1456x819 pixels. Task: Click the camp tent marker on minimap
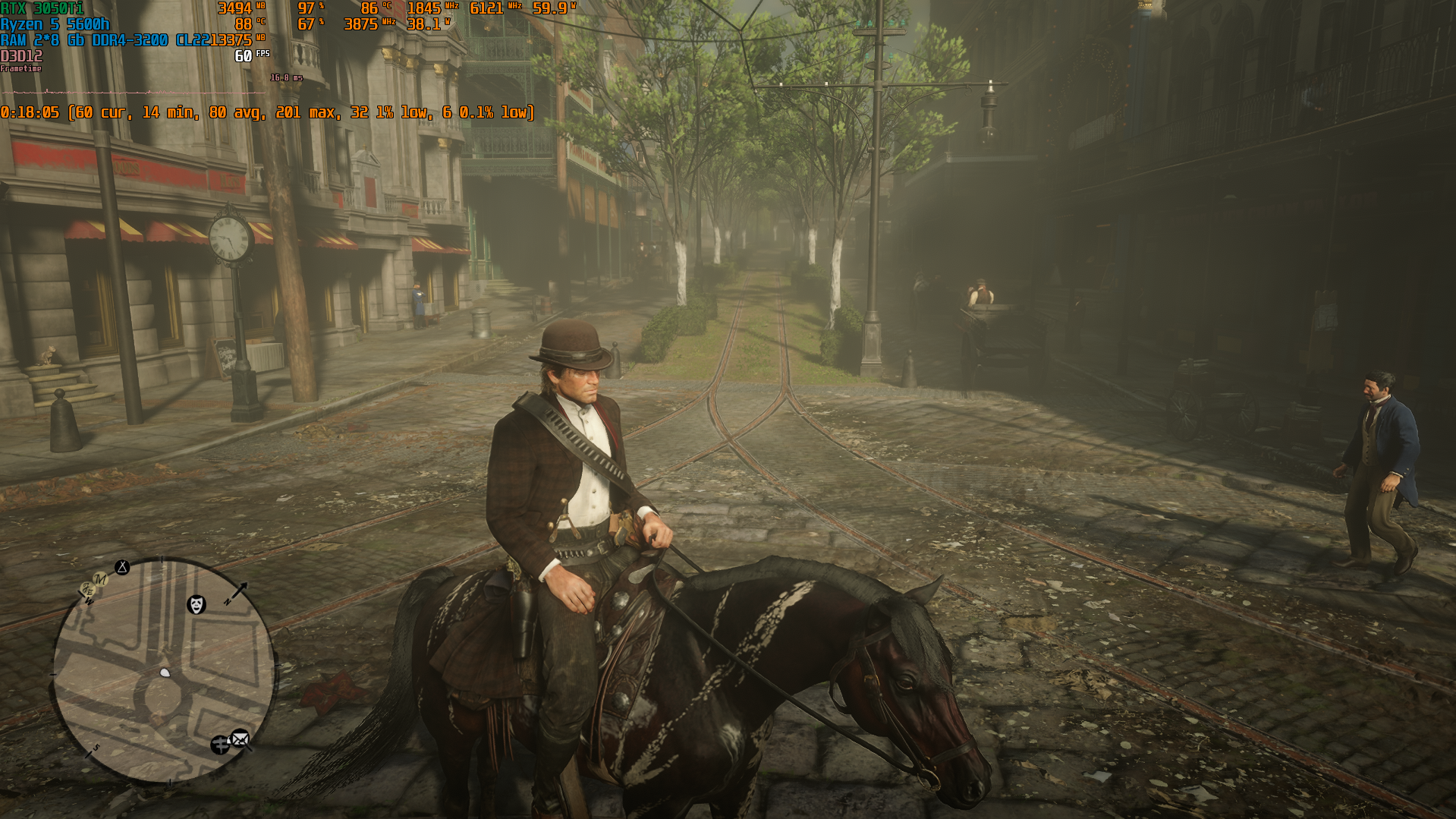pos(122,567)
